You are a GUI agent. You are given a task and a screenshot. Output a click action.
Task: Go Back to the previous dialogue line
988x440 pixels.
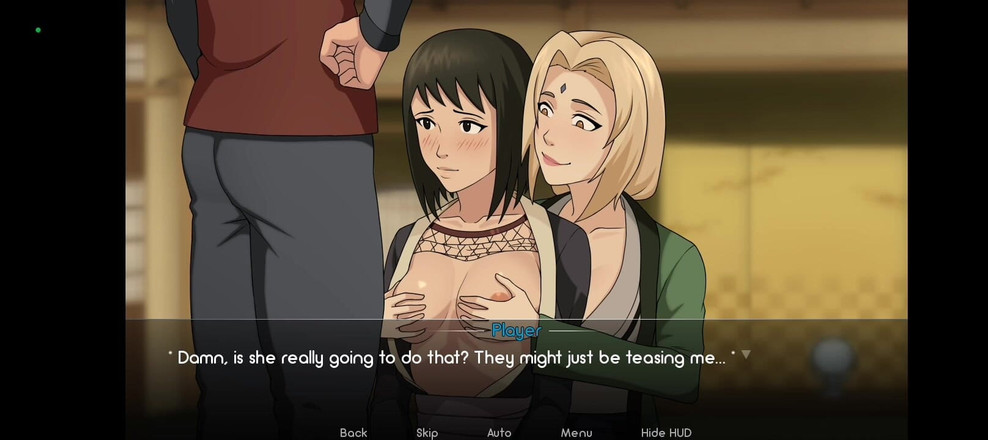pyautogui.click(x=353, y=432)
